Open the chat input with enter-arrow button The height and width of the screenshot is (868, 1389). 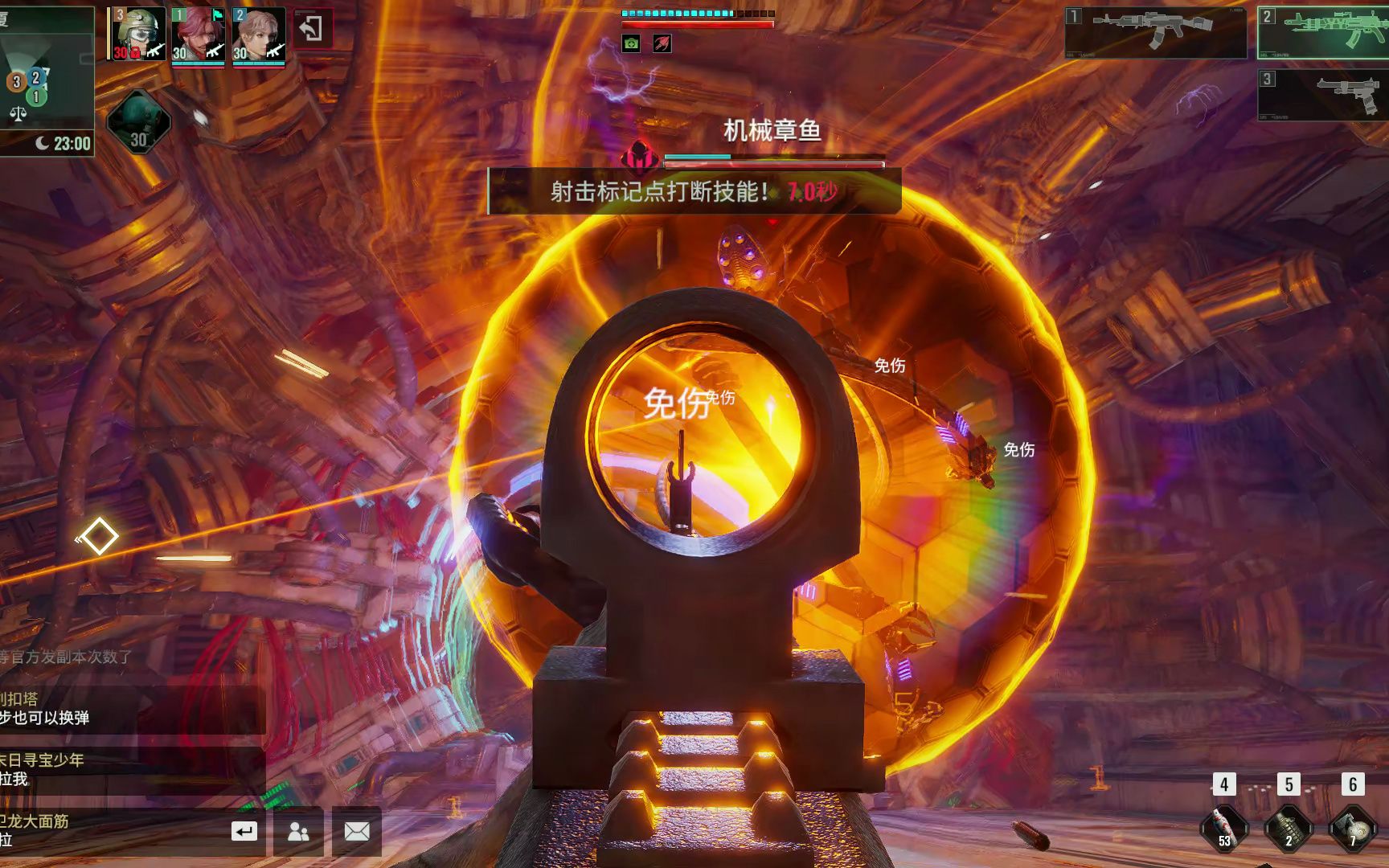244,831
